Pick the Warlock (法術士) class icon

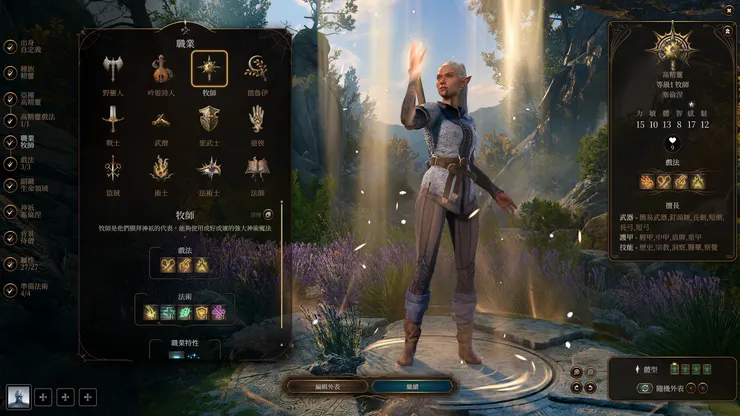[209, 167]
